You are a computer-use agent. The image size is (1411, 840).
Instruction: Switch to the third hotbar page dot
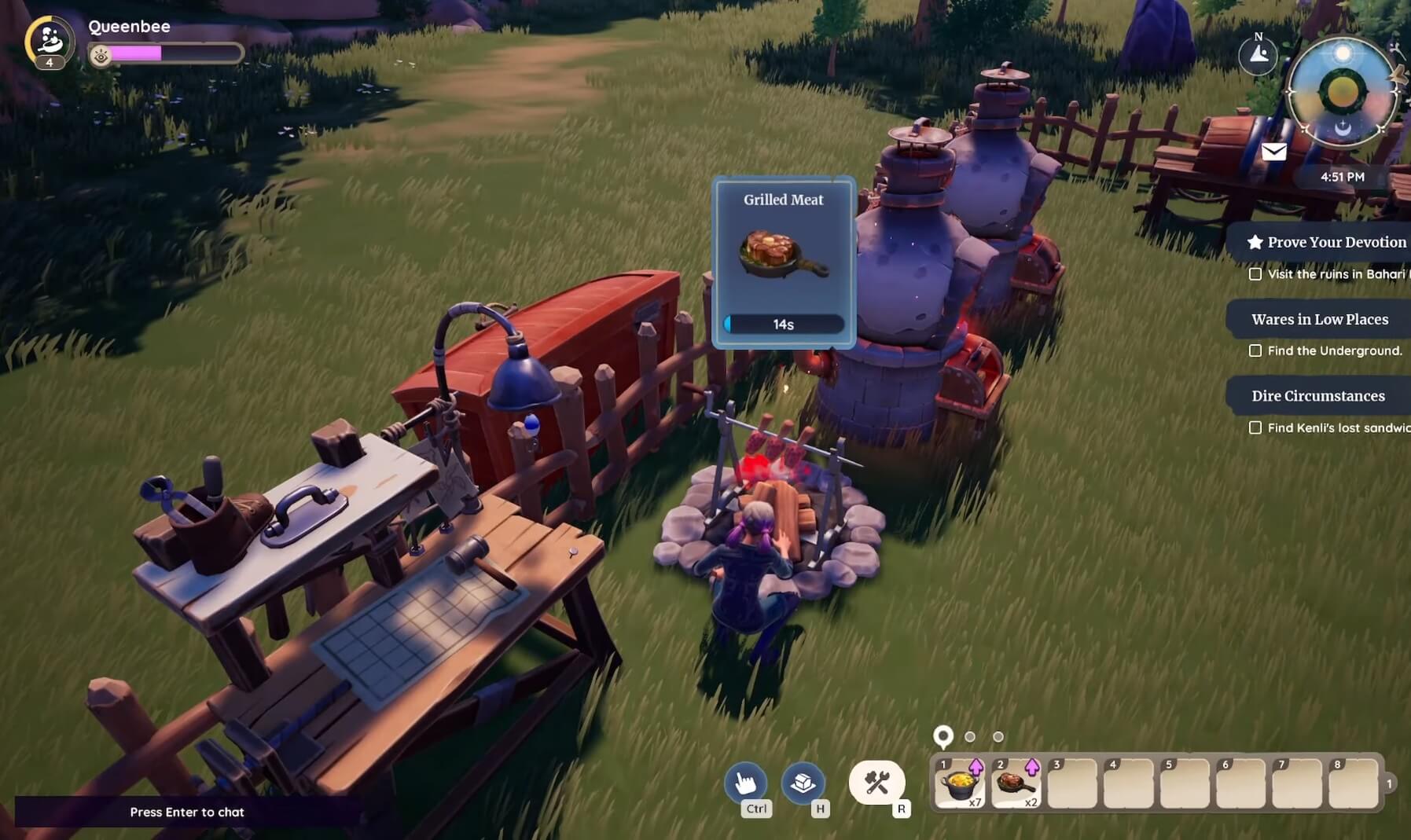pyautogui.click(x=998, y=737)
